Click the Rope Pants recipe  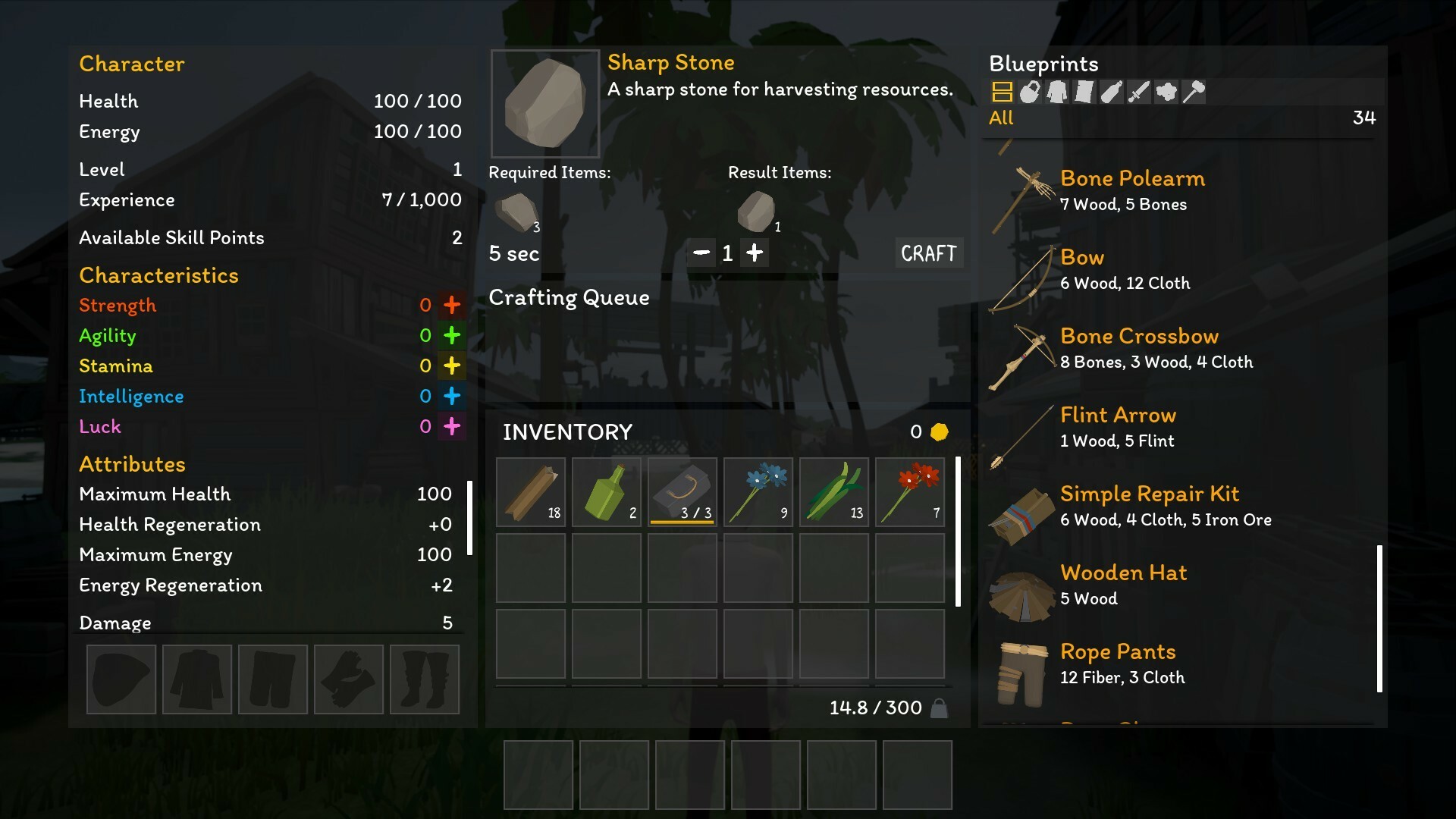(1118, 651)
